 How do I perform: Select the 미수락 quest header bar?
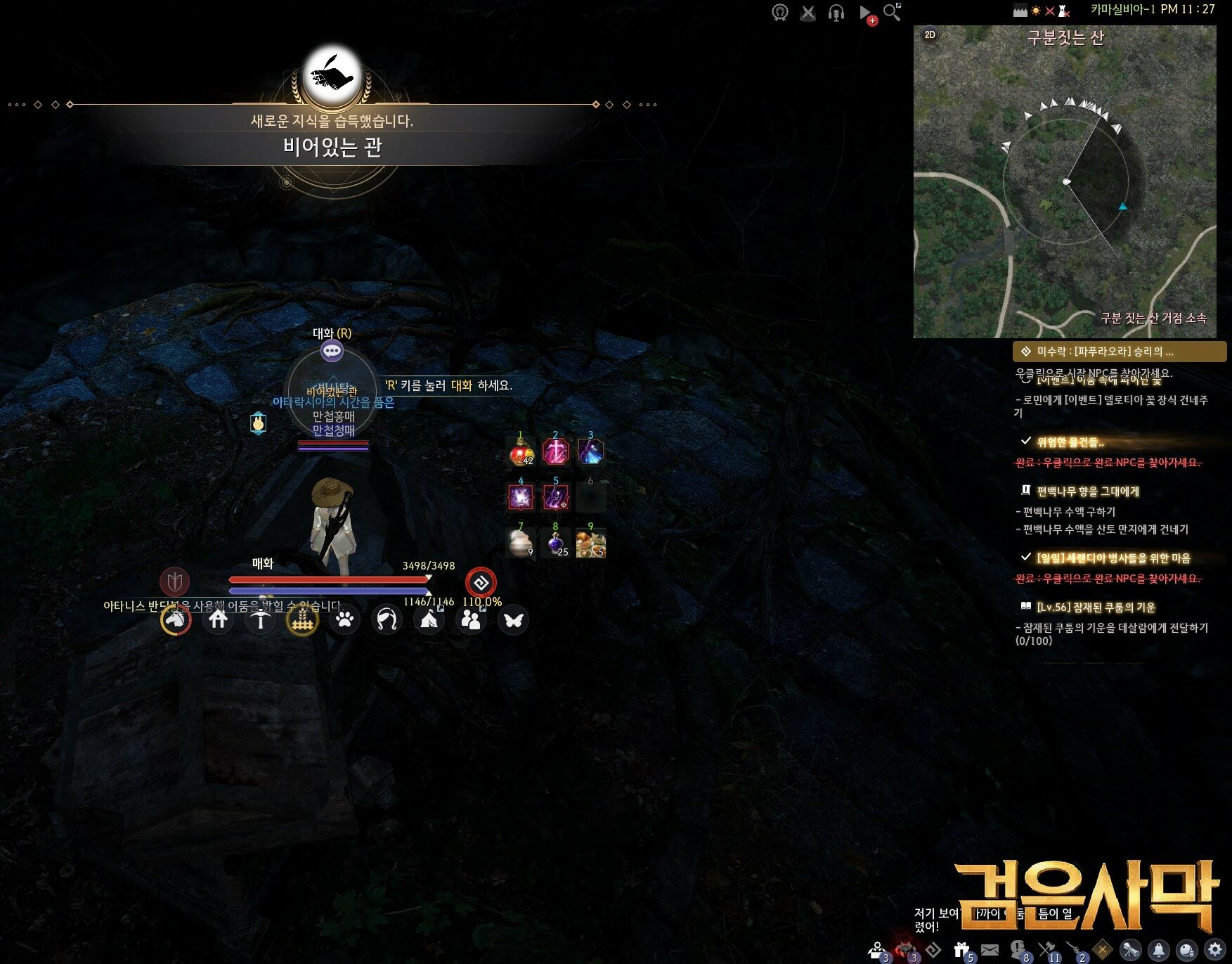click(1119, 351)
